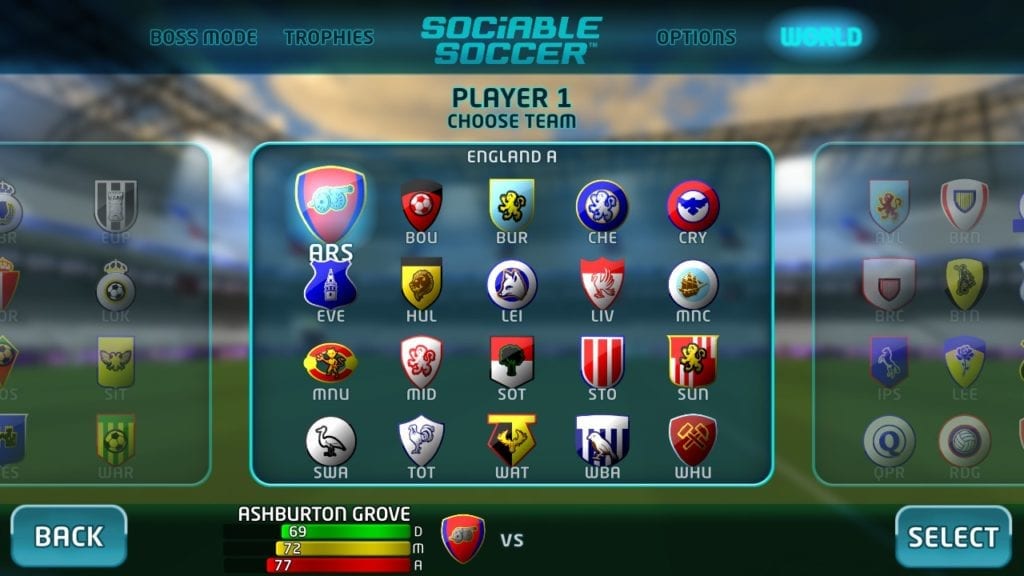This screenshot has width=1024, height=576.
Task: Choose the HUL tiger badge
Action: (x=421, y=284)
